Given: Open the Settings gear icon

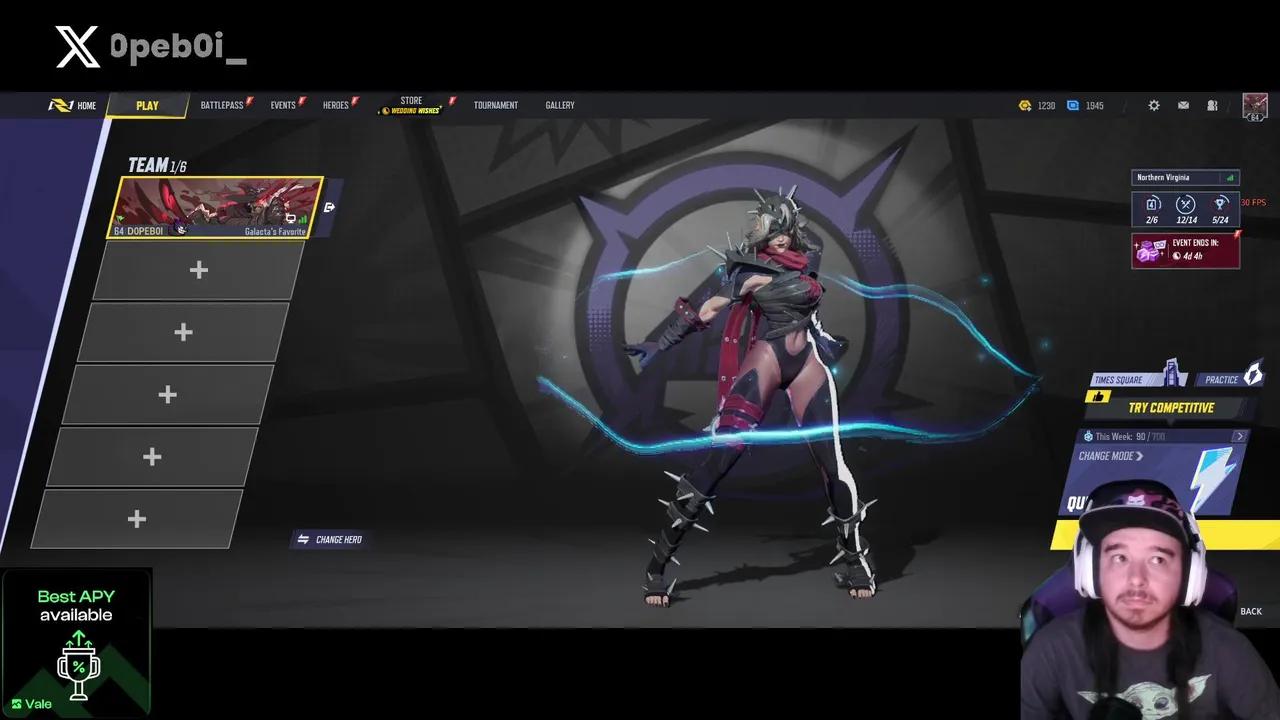Looking at the screenshot, I should point(1153,105).
